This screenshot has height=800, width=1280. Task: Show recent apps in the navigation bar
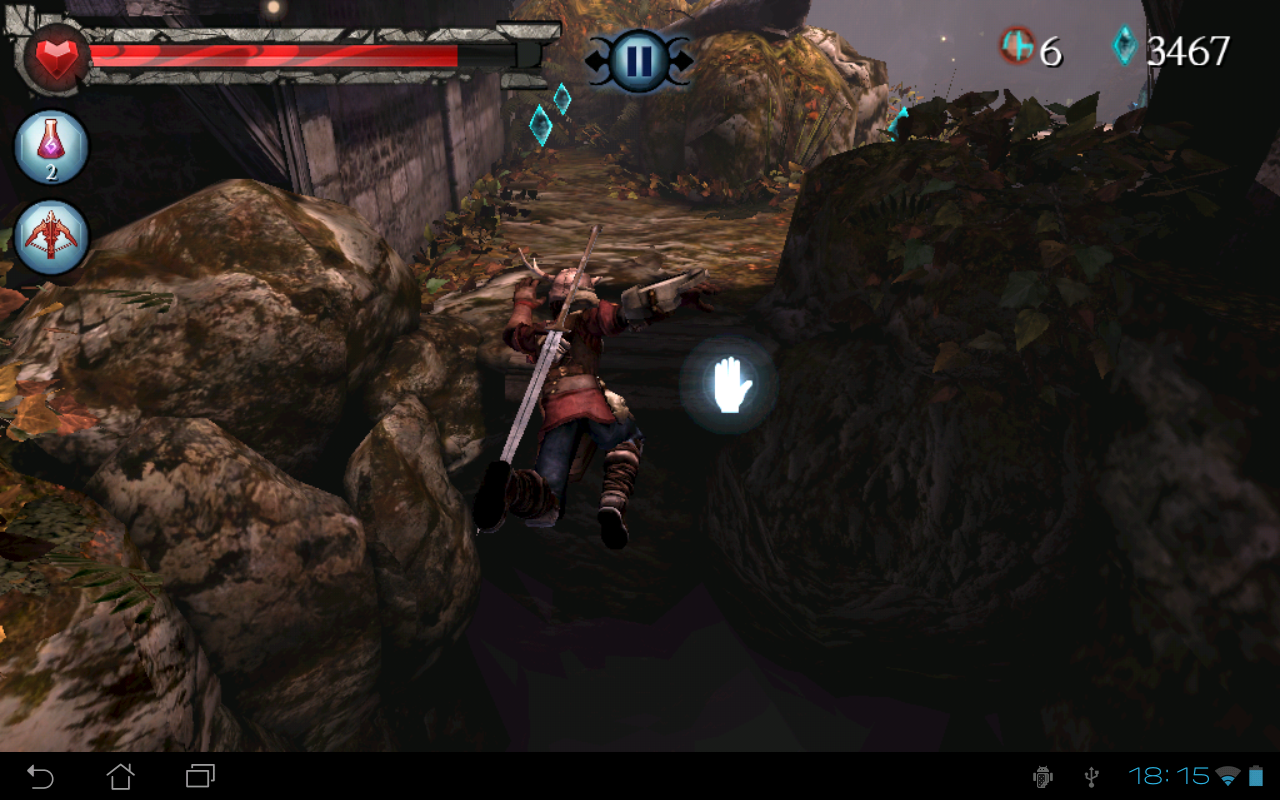(x=201, y=776)
